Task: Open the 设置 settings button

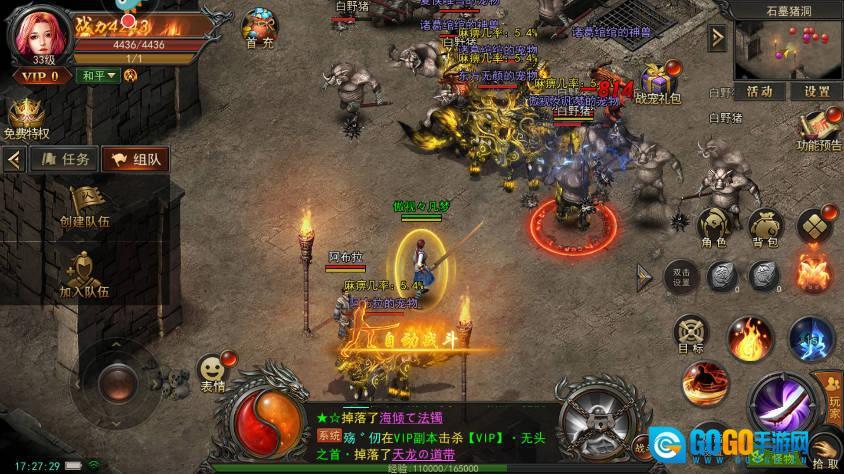Action: click(x=816, y=91)
